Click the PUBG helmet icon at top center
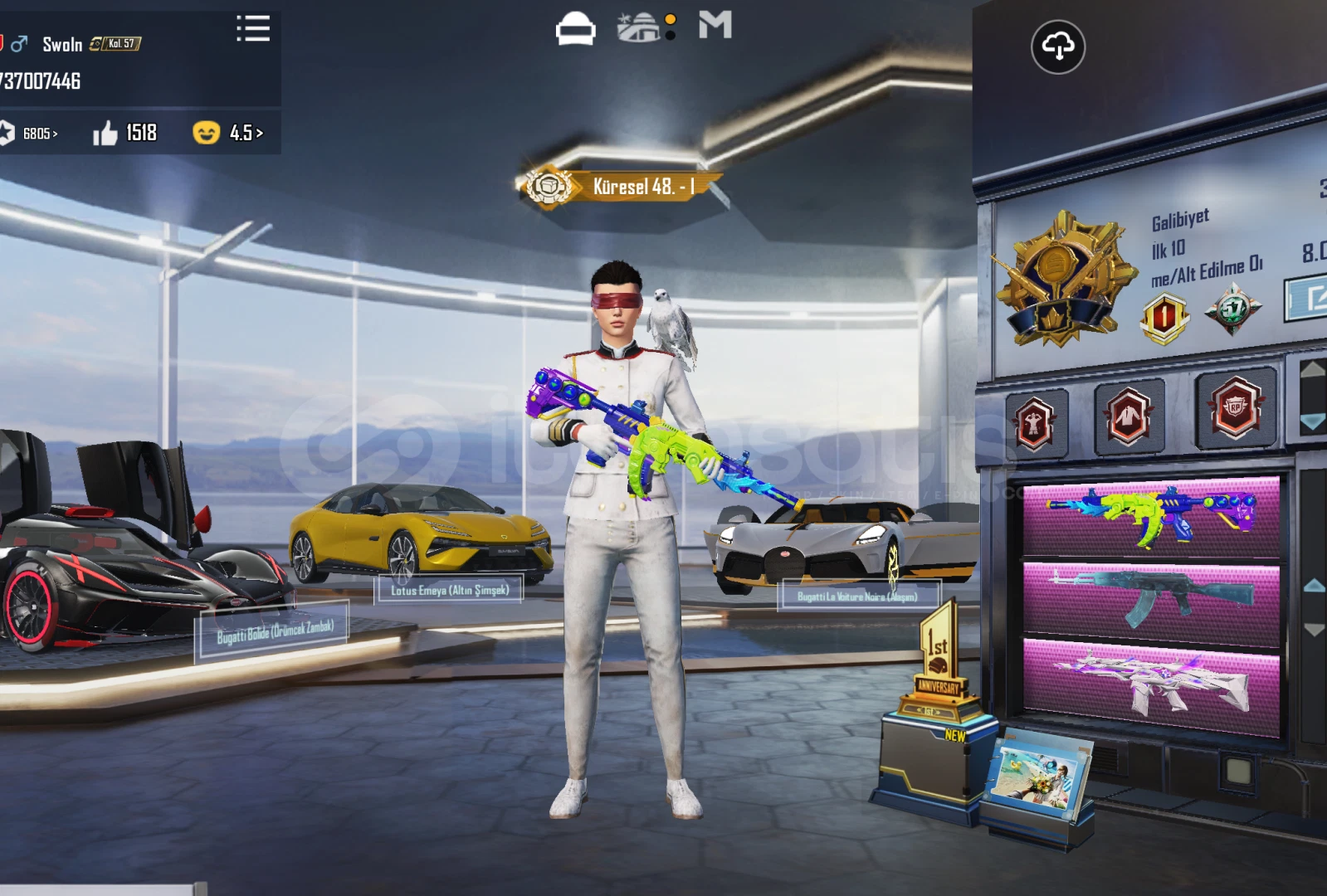 [575, 26]
